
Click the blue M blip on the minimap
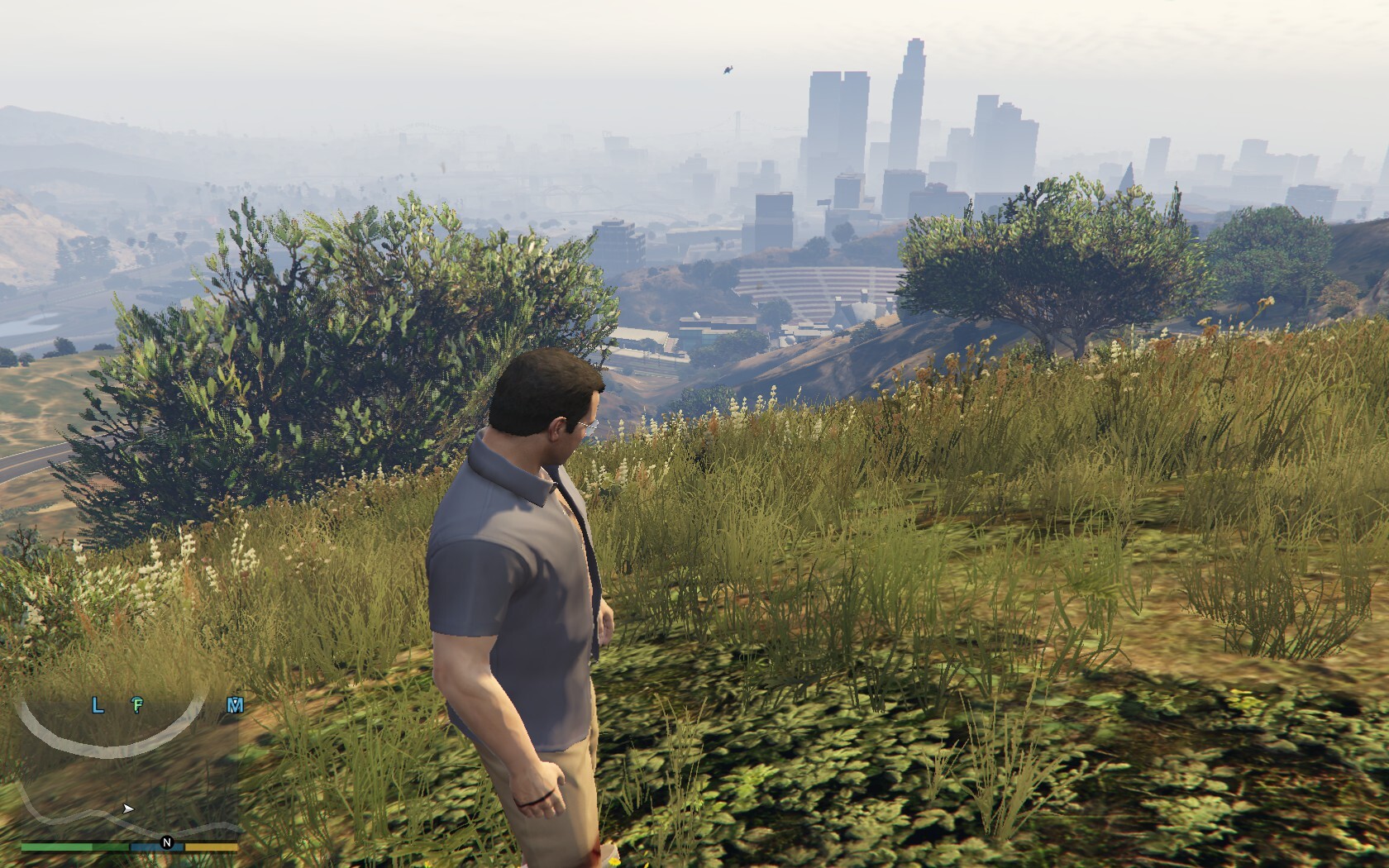(x=236, y=705)
